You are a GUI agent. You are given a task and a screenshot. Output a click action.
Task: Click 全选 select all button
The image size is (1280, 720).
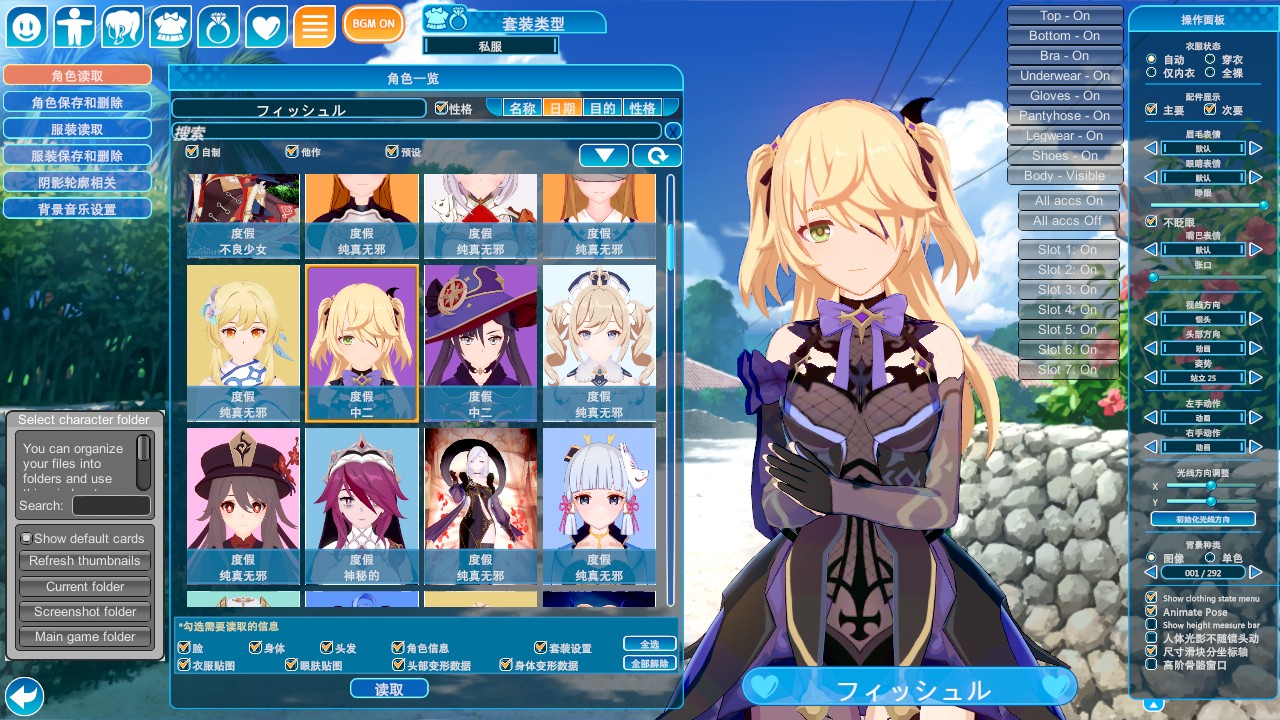649,644
